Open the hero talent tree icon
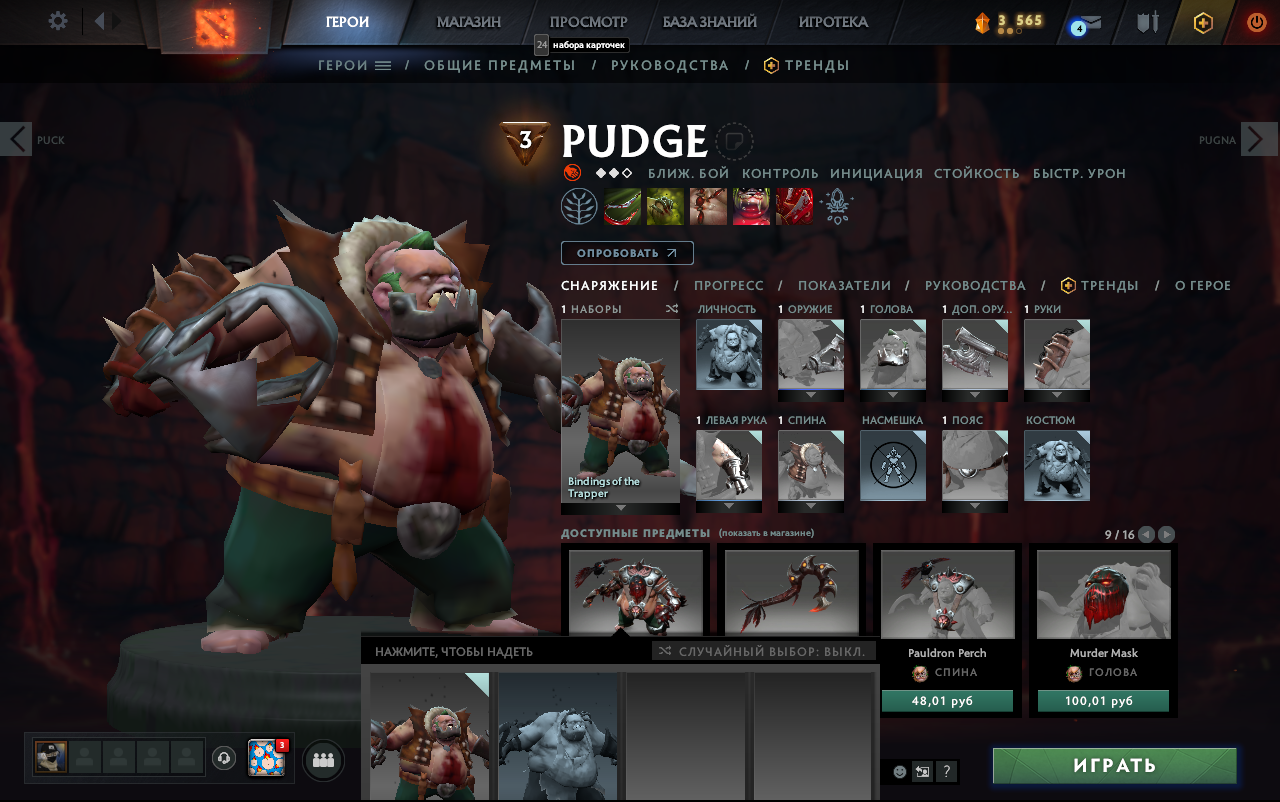This screenshot has height=802, width=1280. pos(580,206)
